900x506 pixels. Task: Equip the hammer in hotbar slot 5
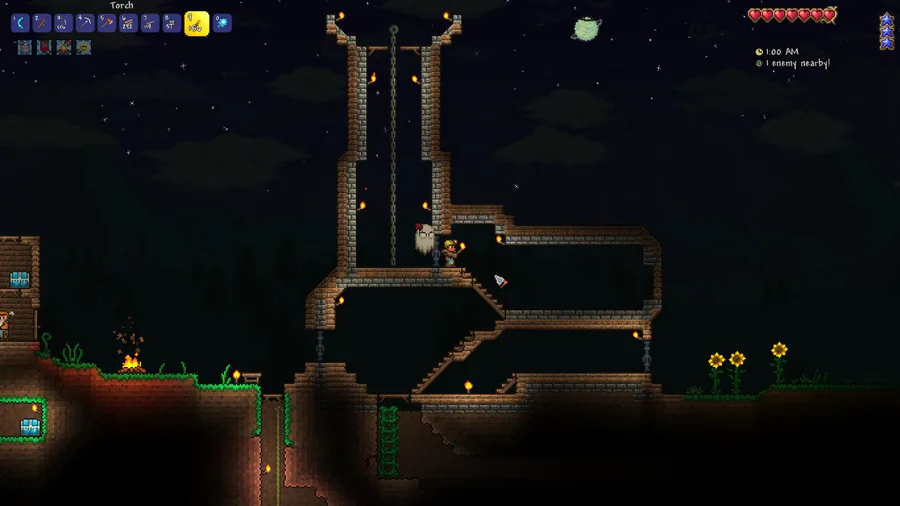click(106, 23)
